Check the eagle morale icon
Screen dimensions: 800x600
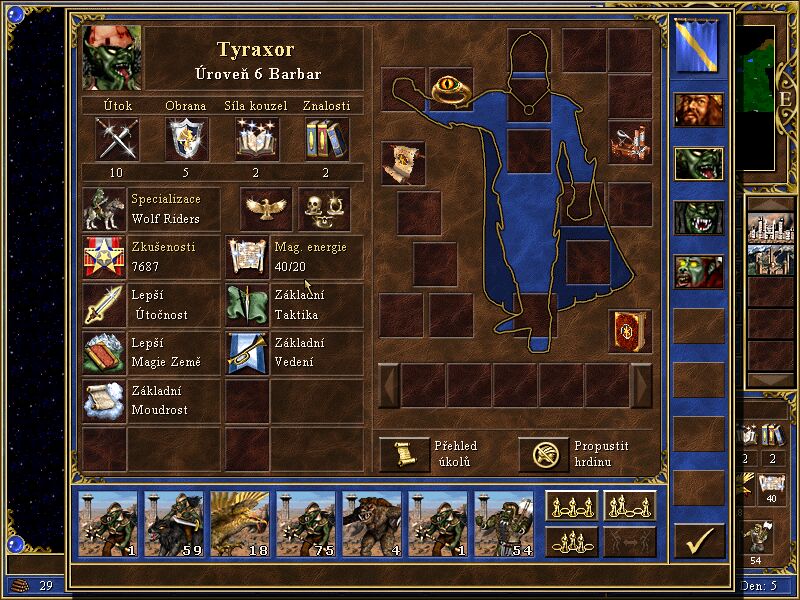pos(266,209)
